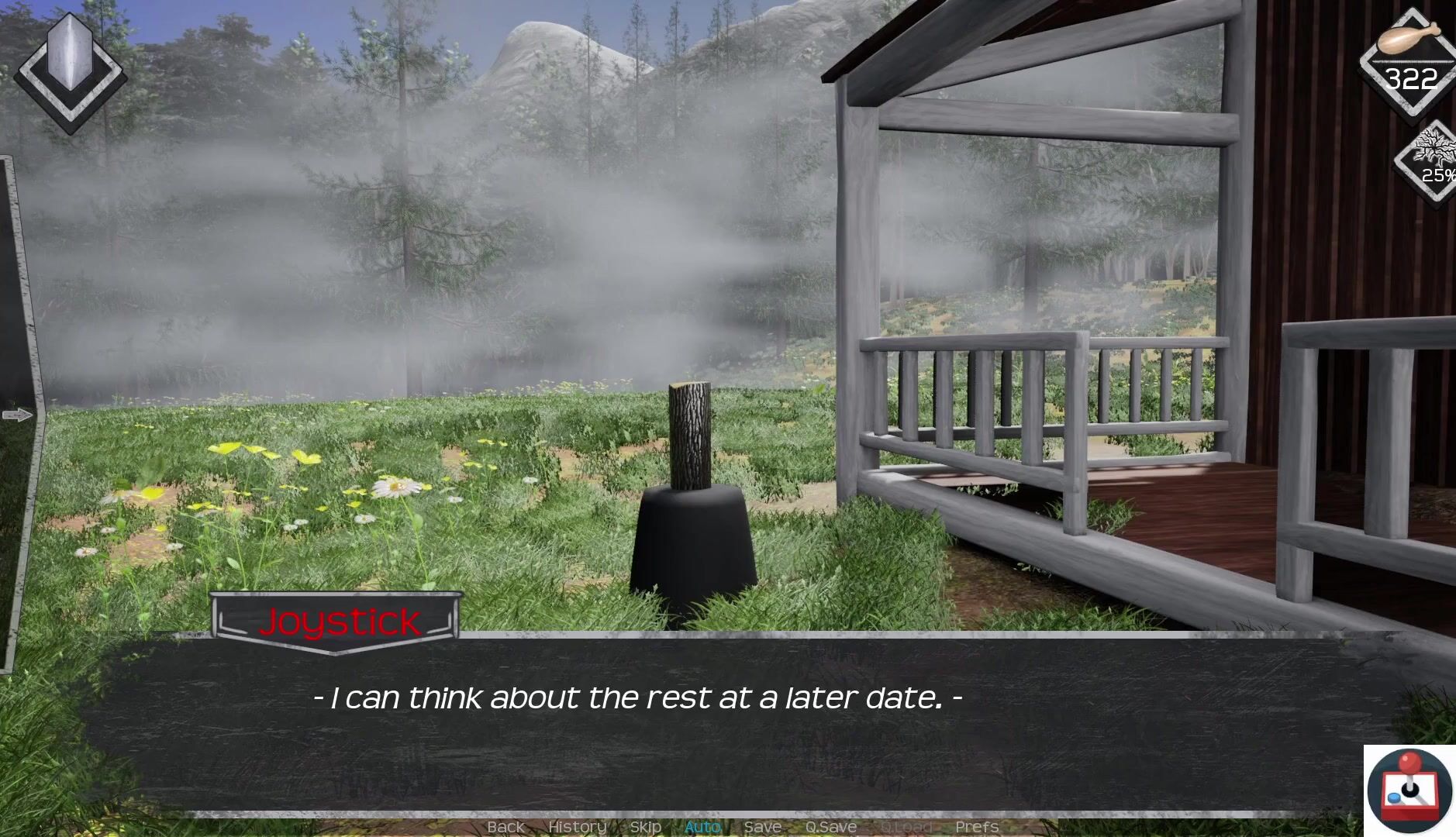1456x837 pixels.
Task: Toggle Auto advance mode
Action: tap(702, 827)
